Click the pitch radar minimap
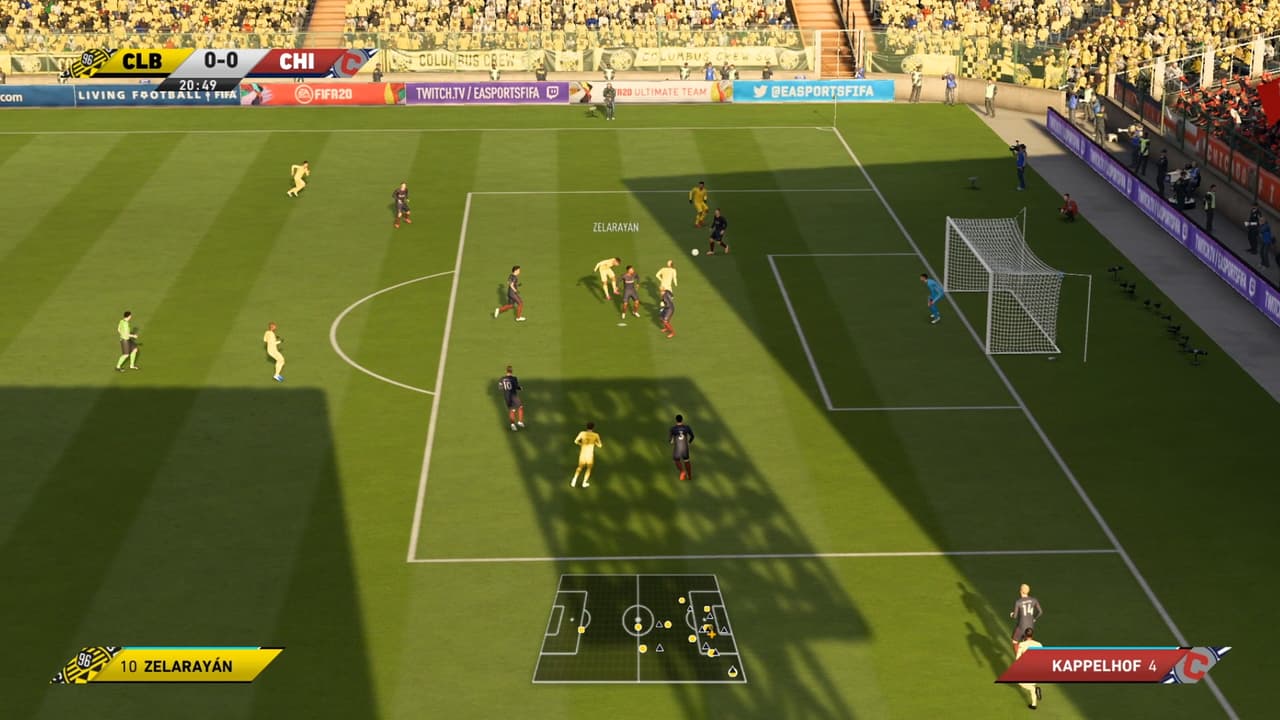1280x720 pixels. [639, 628]
